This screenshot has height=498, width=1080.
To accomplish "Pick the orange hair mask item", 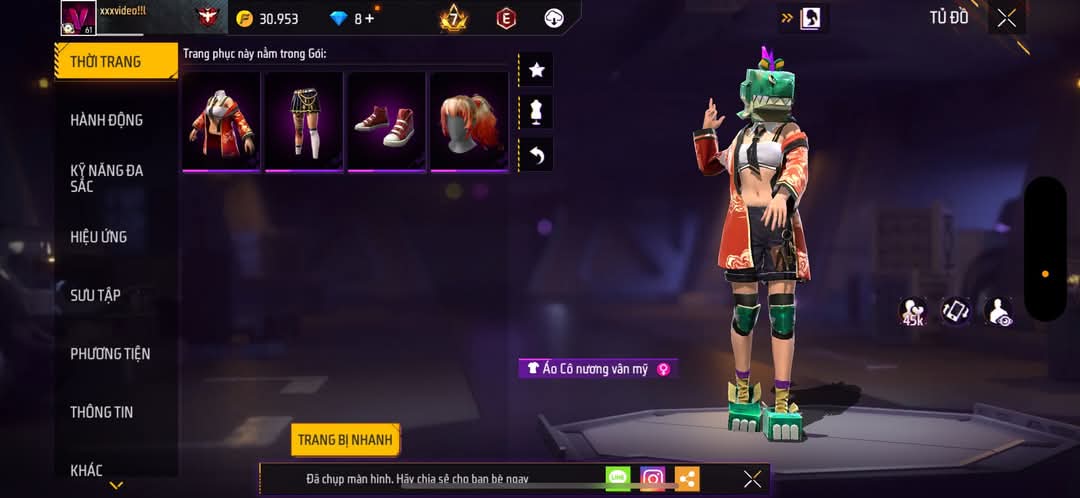I will point(469,120).
